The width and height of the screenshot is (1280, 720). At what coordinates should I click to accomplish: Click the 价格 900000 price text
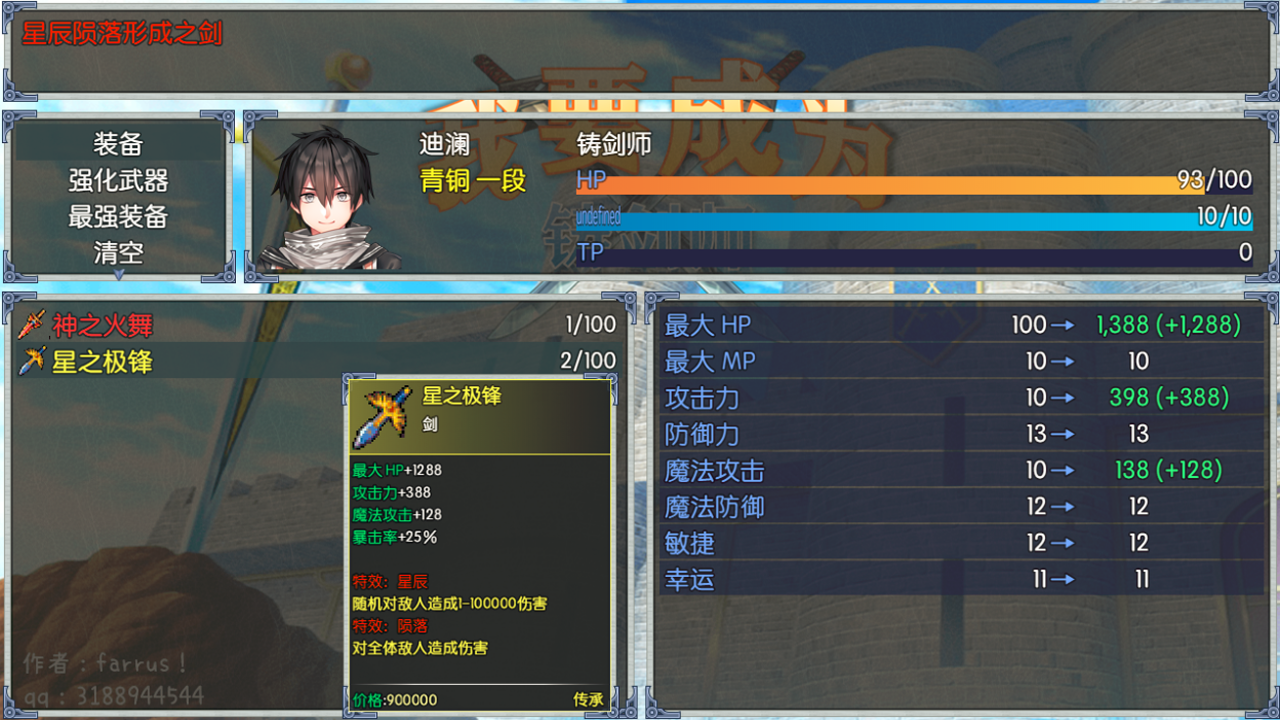coord(395,700)
